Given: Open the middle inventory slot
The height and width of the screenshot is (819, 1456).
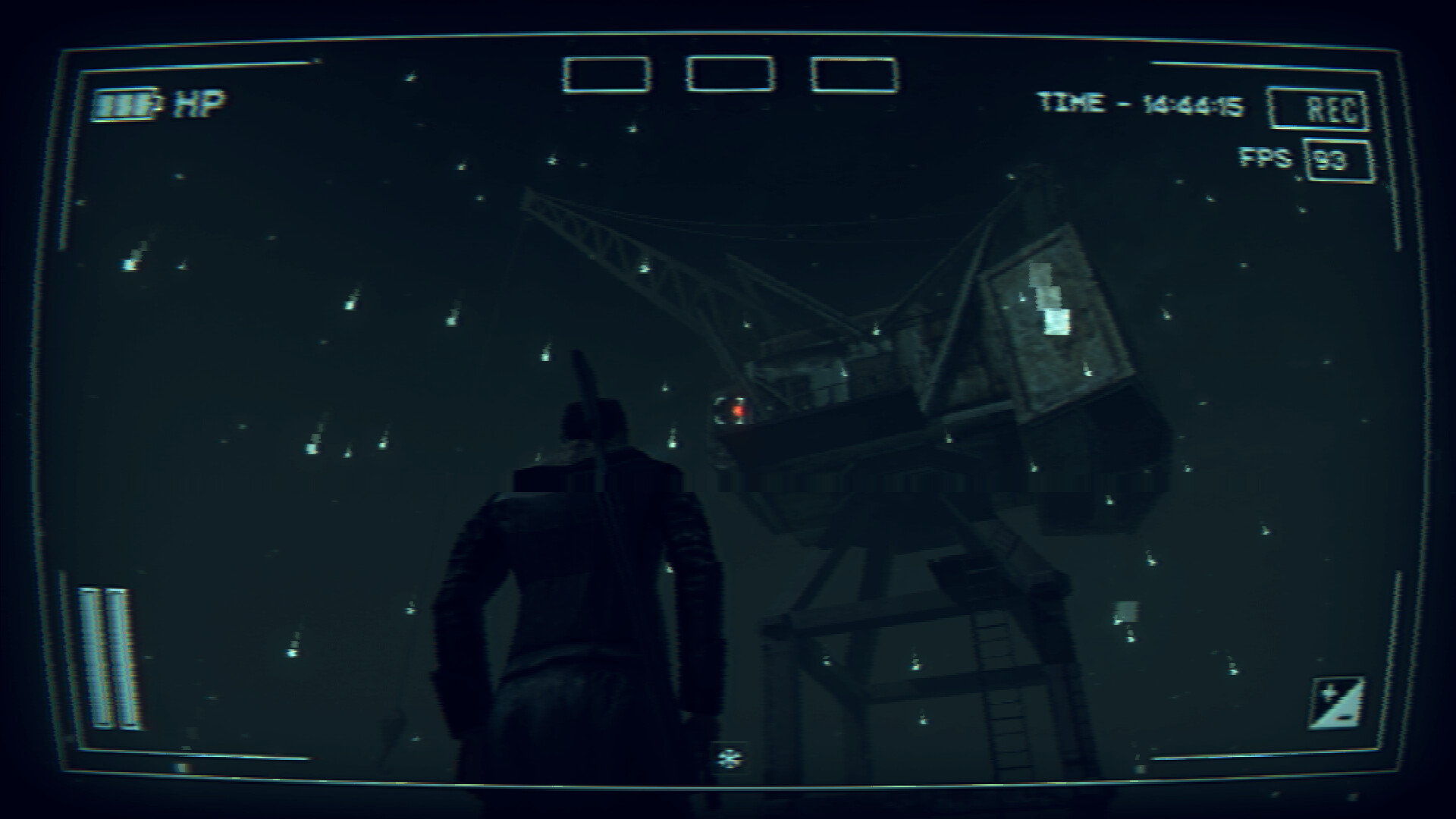Looking at the screenshot, I should pyautogui.click(x=730, y=74).
